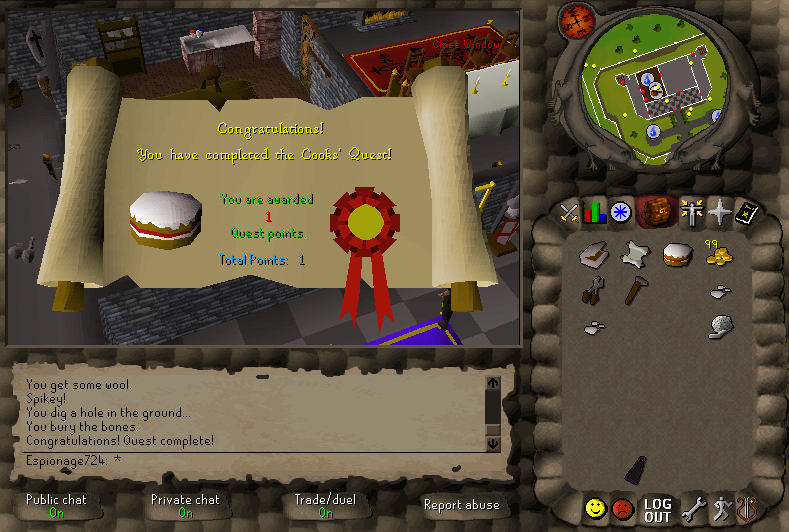Open the ignore list red frowning face tab
The image size is (789, 532).
pos(623,509)
